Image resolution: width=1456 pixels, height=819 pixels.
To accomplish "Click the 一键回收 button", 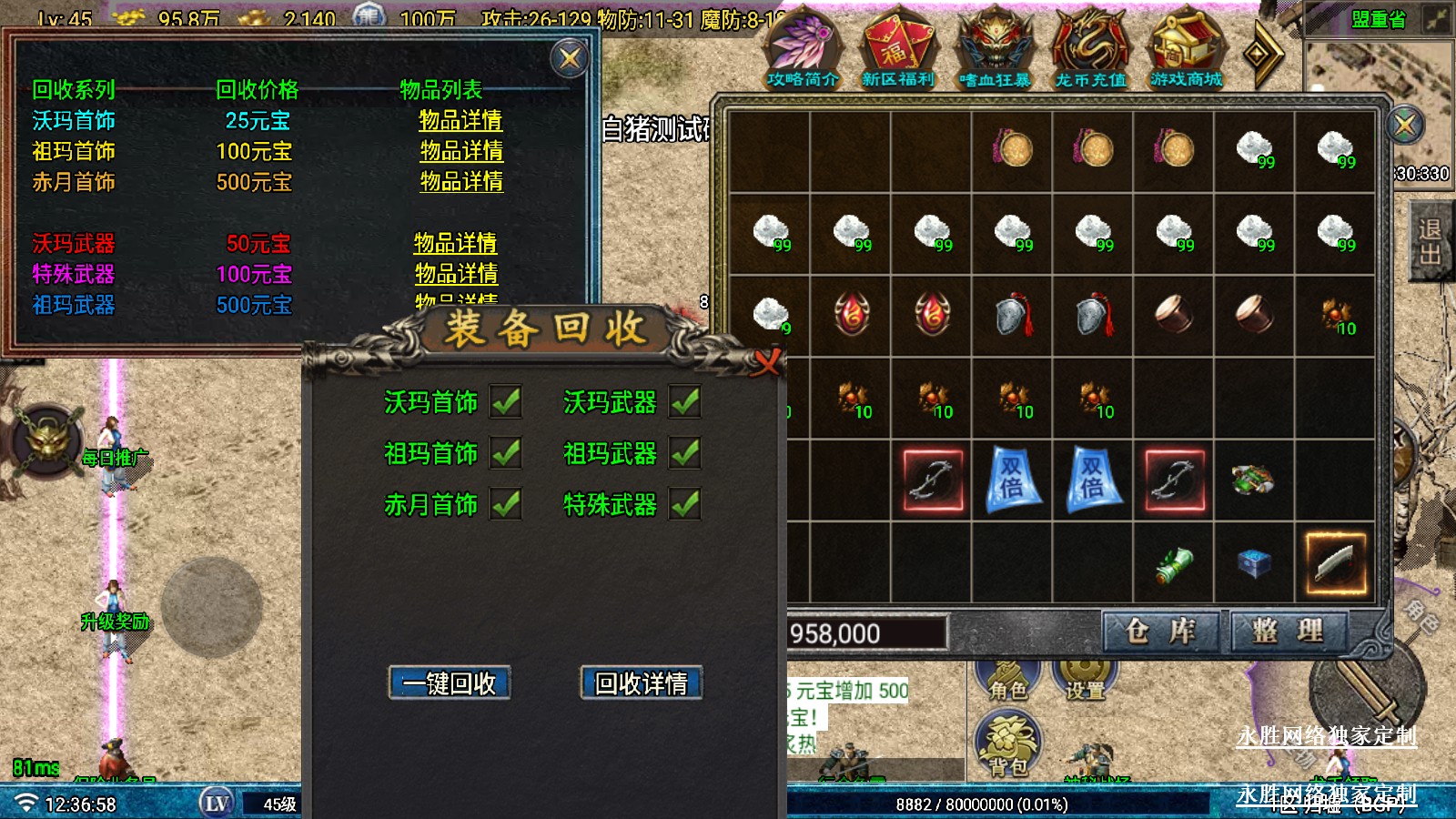I will tap(450, 682).
